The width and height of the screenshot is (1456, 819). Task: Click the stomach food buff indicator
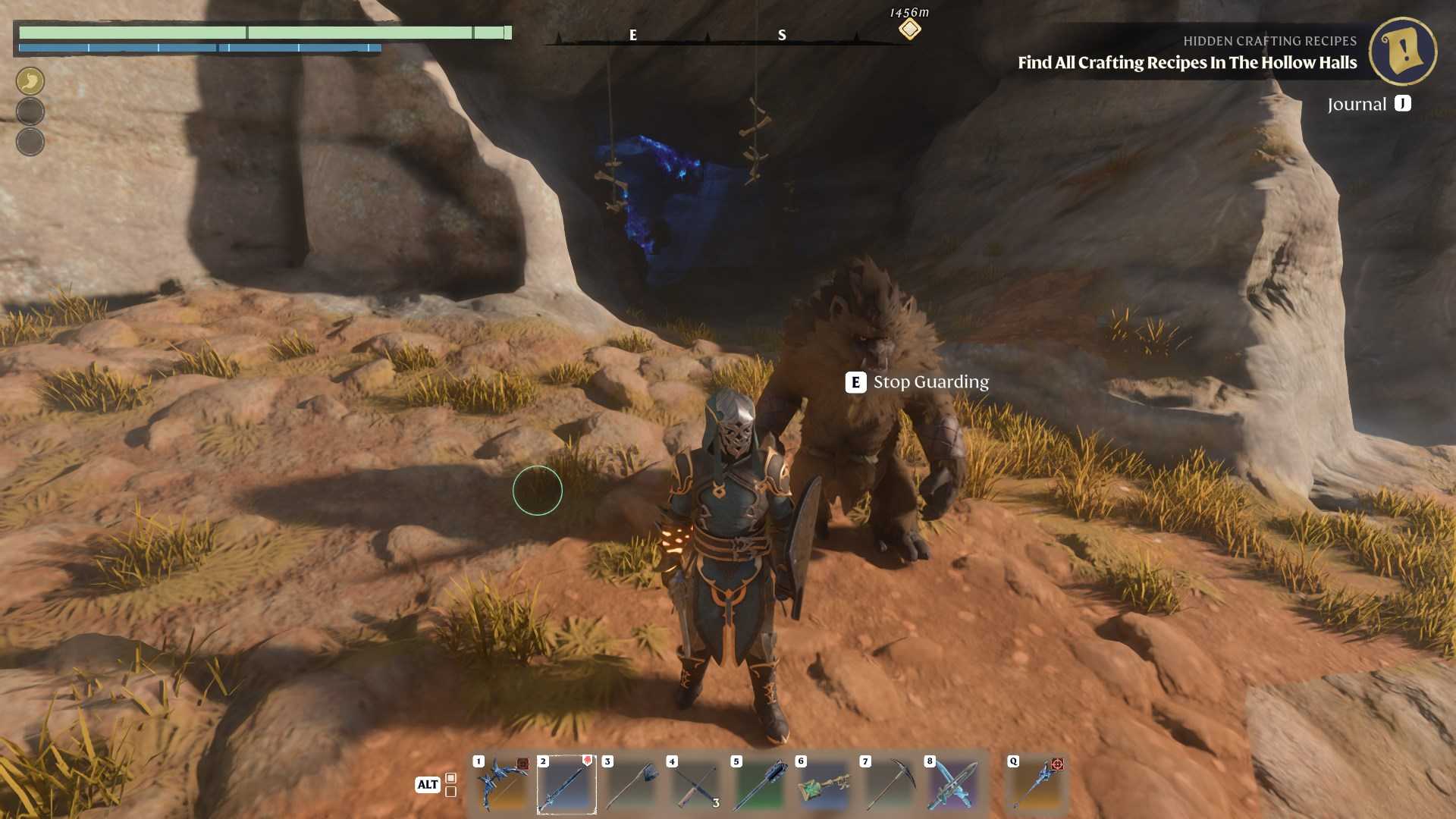coord(30,80)
